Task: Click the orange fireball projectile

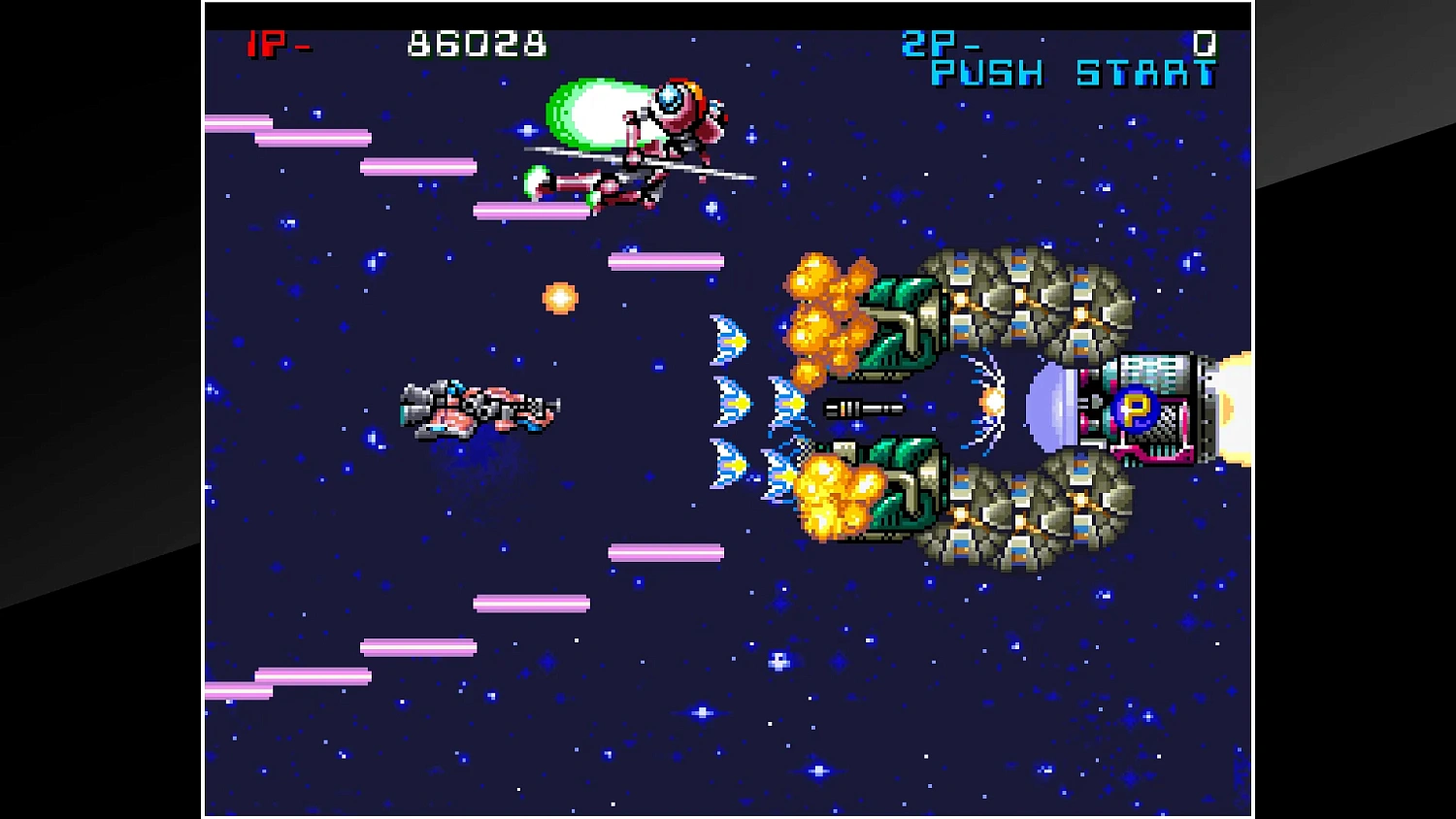Action: click(x=561, y=297)
